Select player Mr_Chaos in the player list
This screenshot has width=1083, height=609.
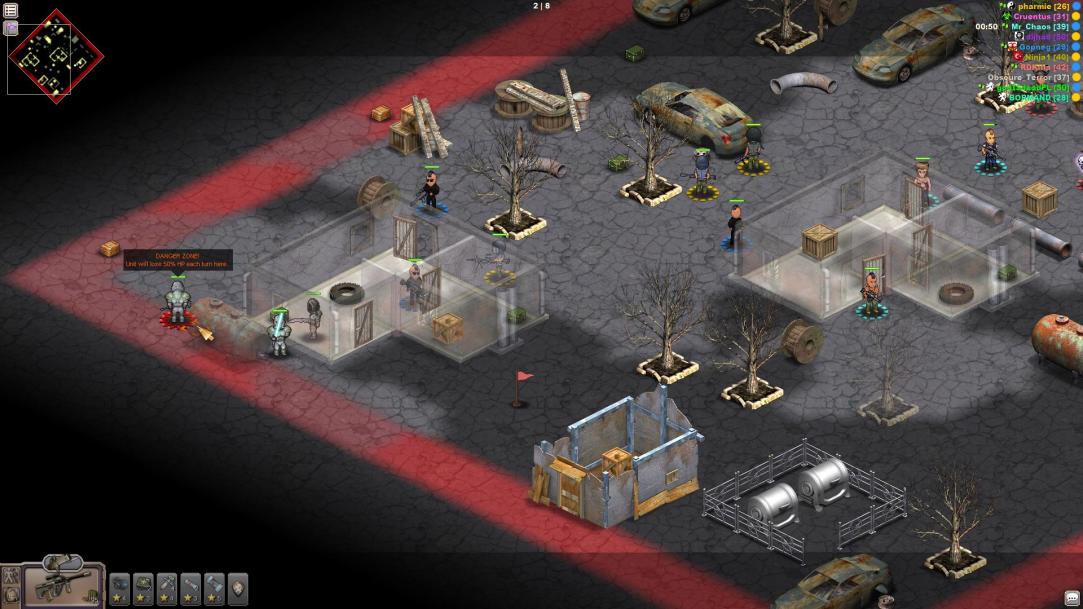click(x=1039, y=27)
